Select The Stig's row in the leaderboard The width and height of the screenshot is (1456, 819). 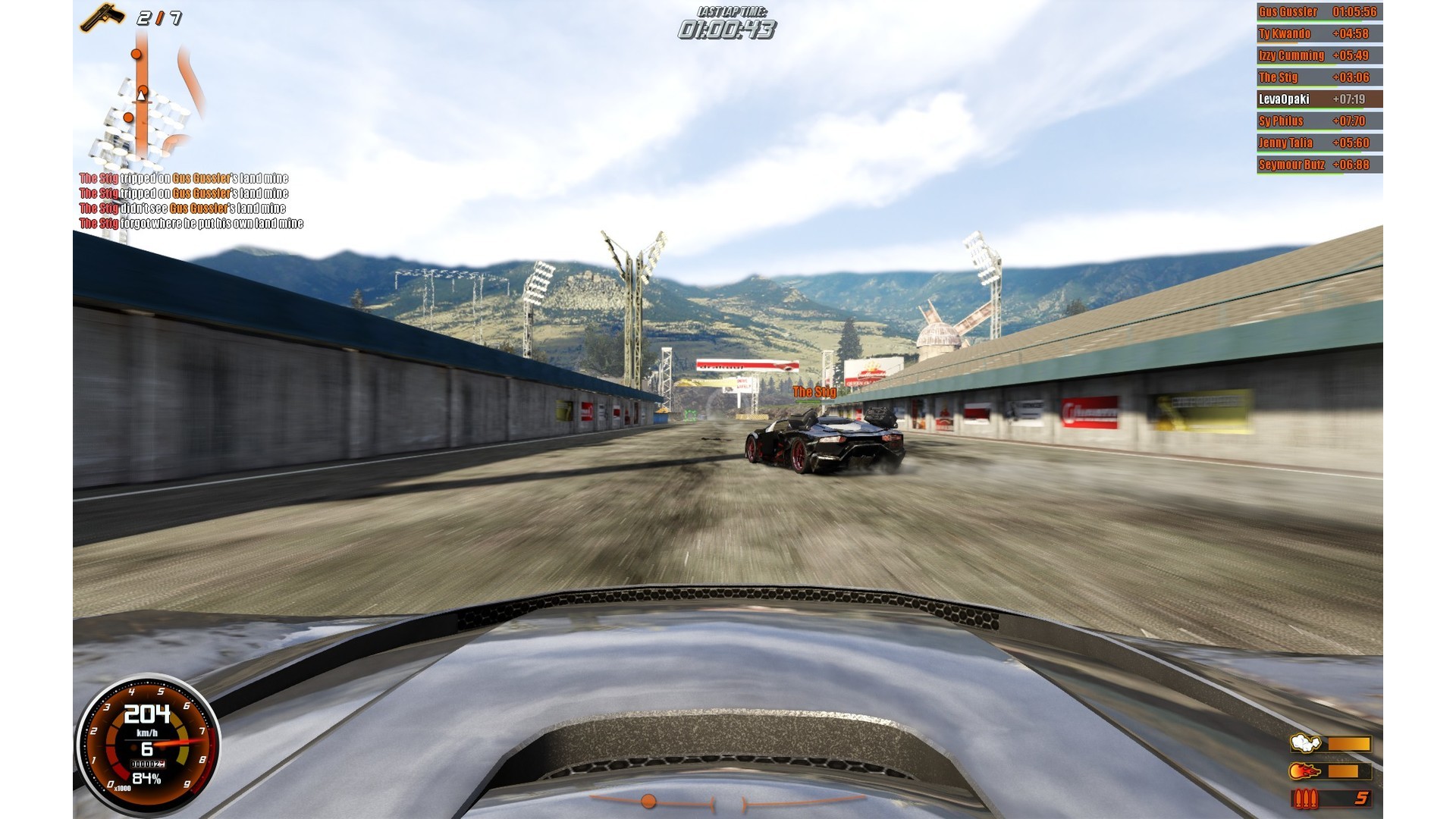click(x=1319, y=77)
